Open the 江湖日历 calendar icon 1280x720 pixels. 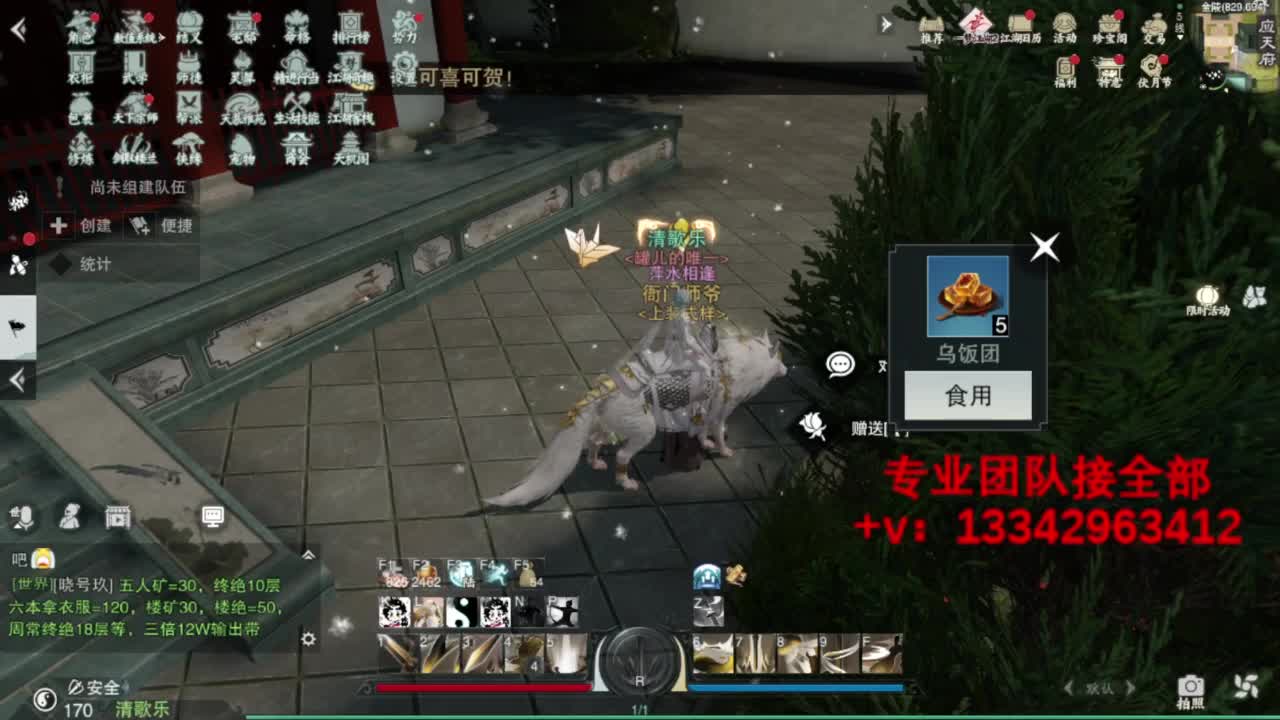1019,27
